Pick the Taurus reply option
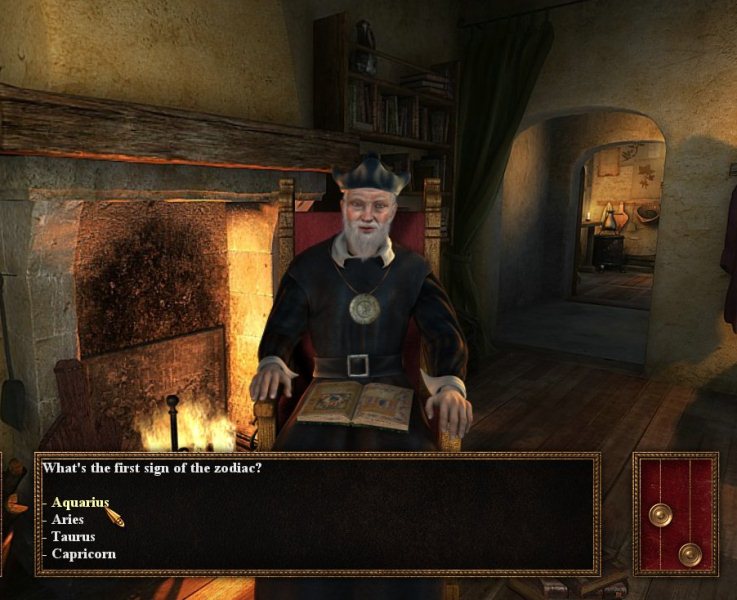737x600 pixels. coord(73,537)
